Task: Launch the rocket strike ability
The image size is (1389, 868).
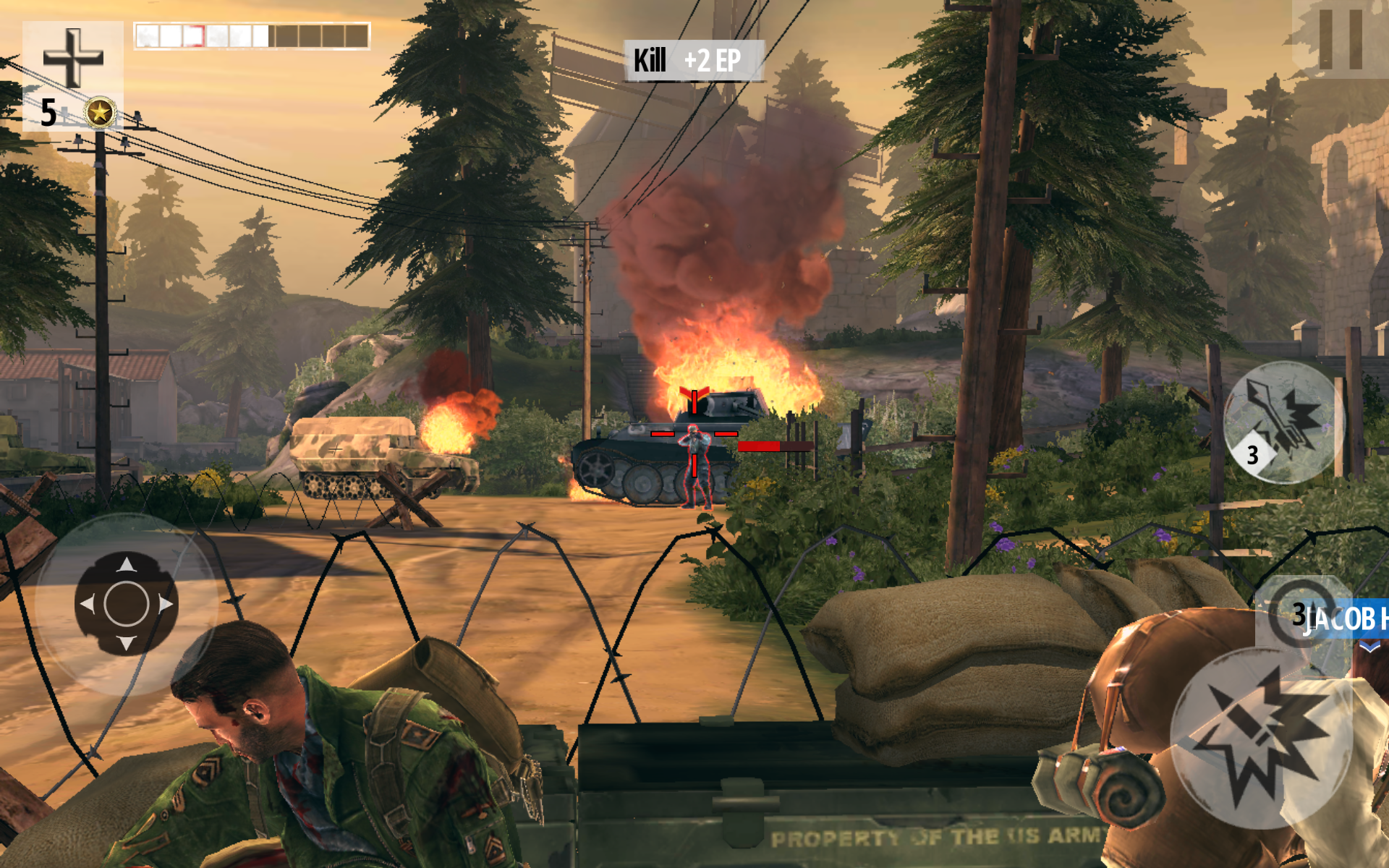Action: (x=1282, y=422)
